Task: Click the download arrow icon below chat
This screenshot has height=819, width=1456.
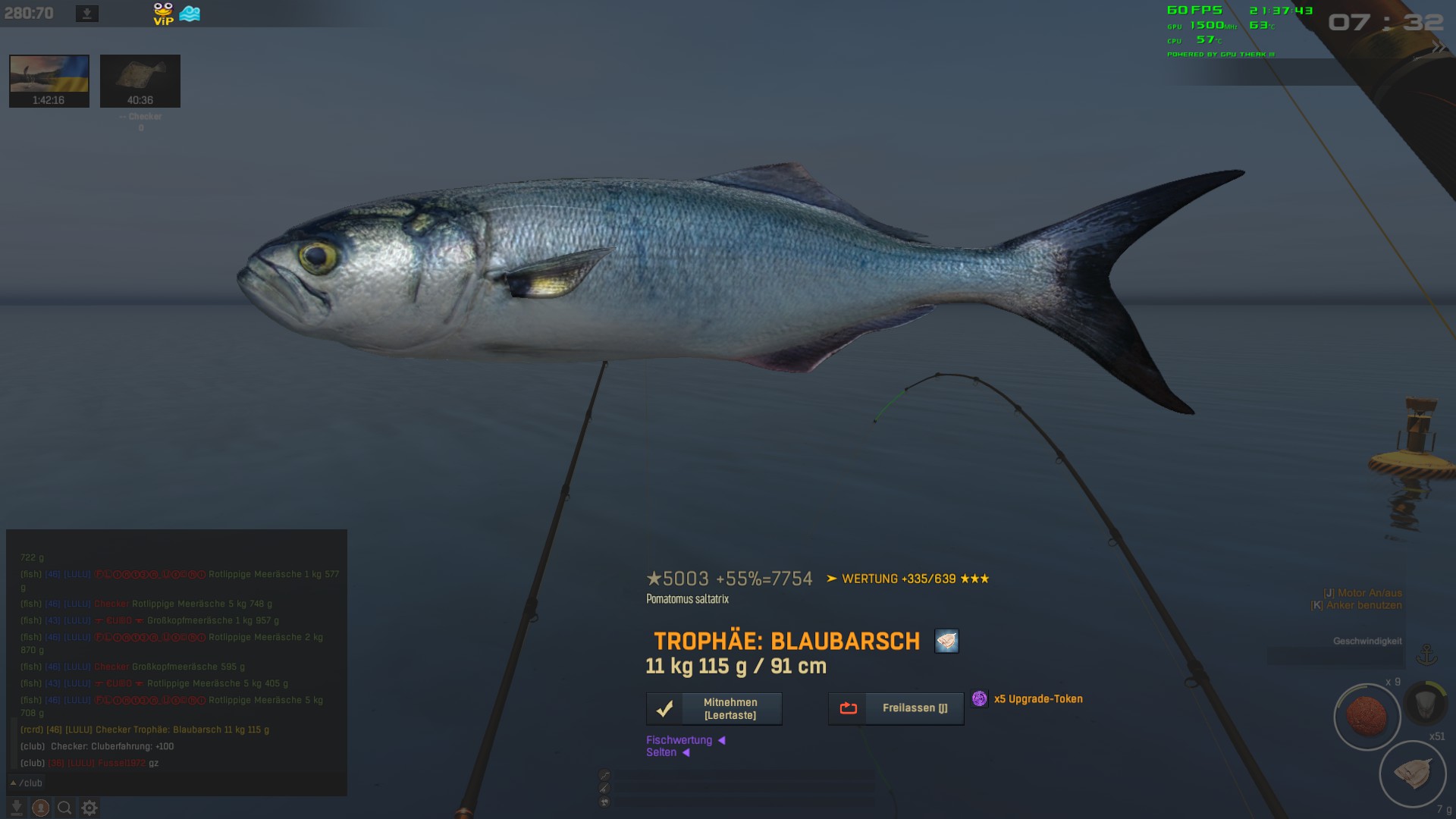Action: tap(17, 808)
